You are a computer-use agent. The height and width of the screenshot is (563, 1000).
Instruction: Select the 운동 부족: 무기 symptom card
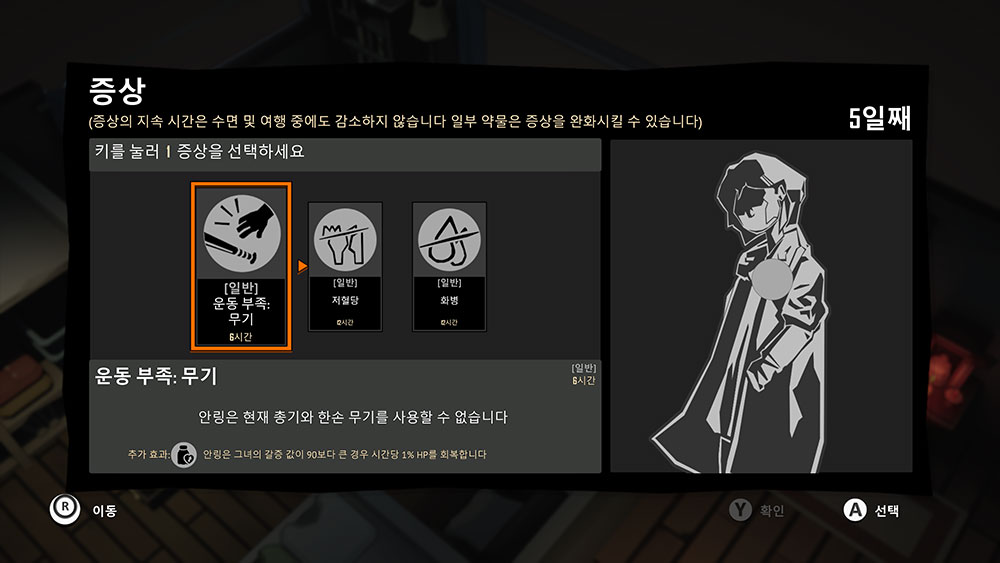[241, 267]
